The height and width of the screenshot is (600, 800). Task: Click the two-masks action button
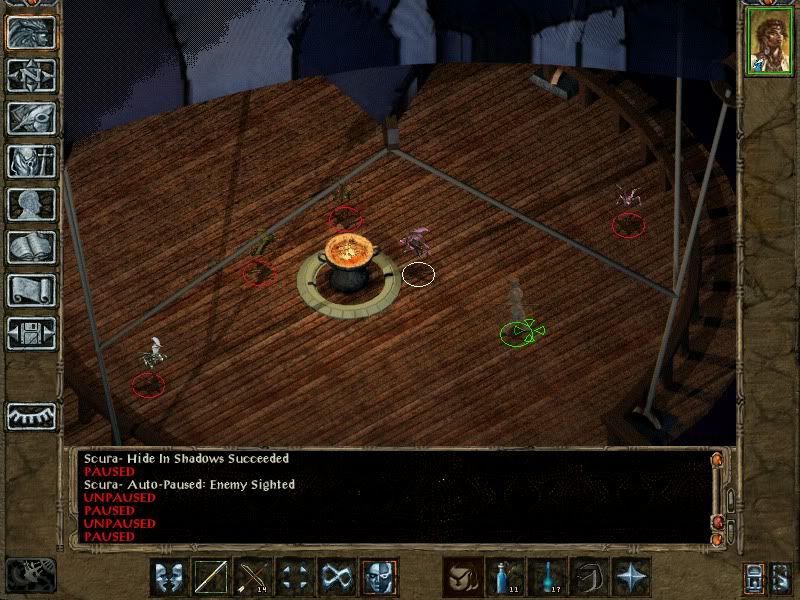(170, 577)
